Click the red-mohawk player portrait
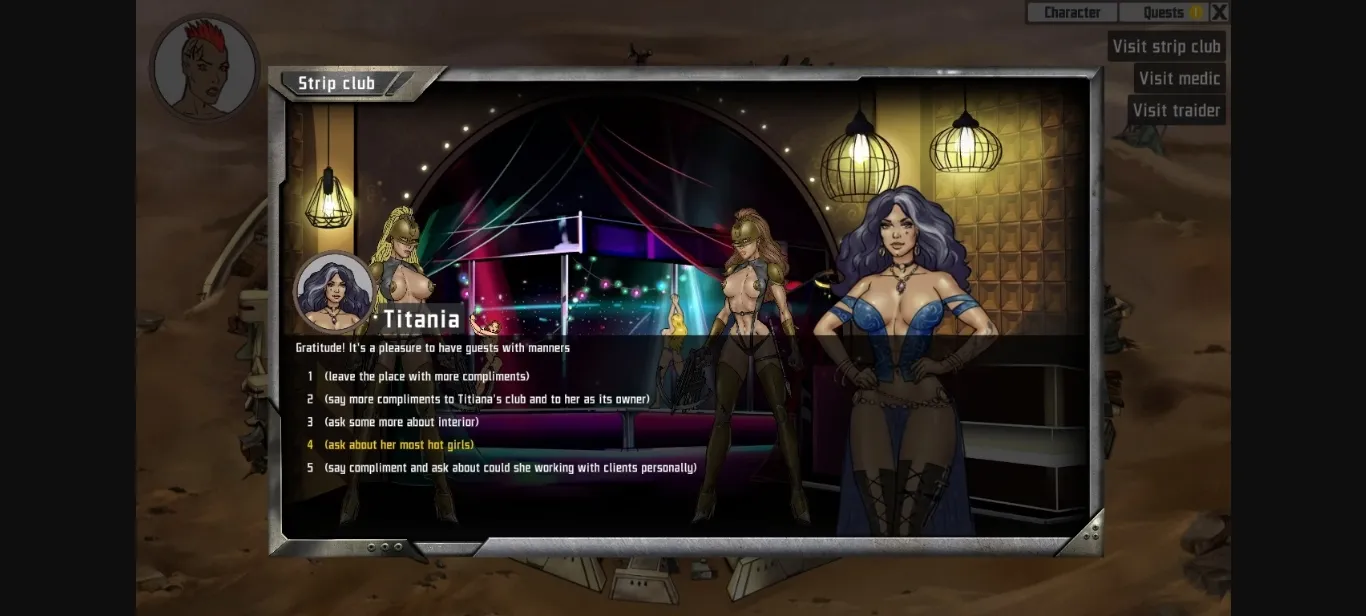This screenshot has height=616, width=1366. click(x=204, y=68)
